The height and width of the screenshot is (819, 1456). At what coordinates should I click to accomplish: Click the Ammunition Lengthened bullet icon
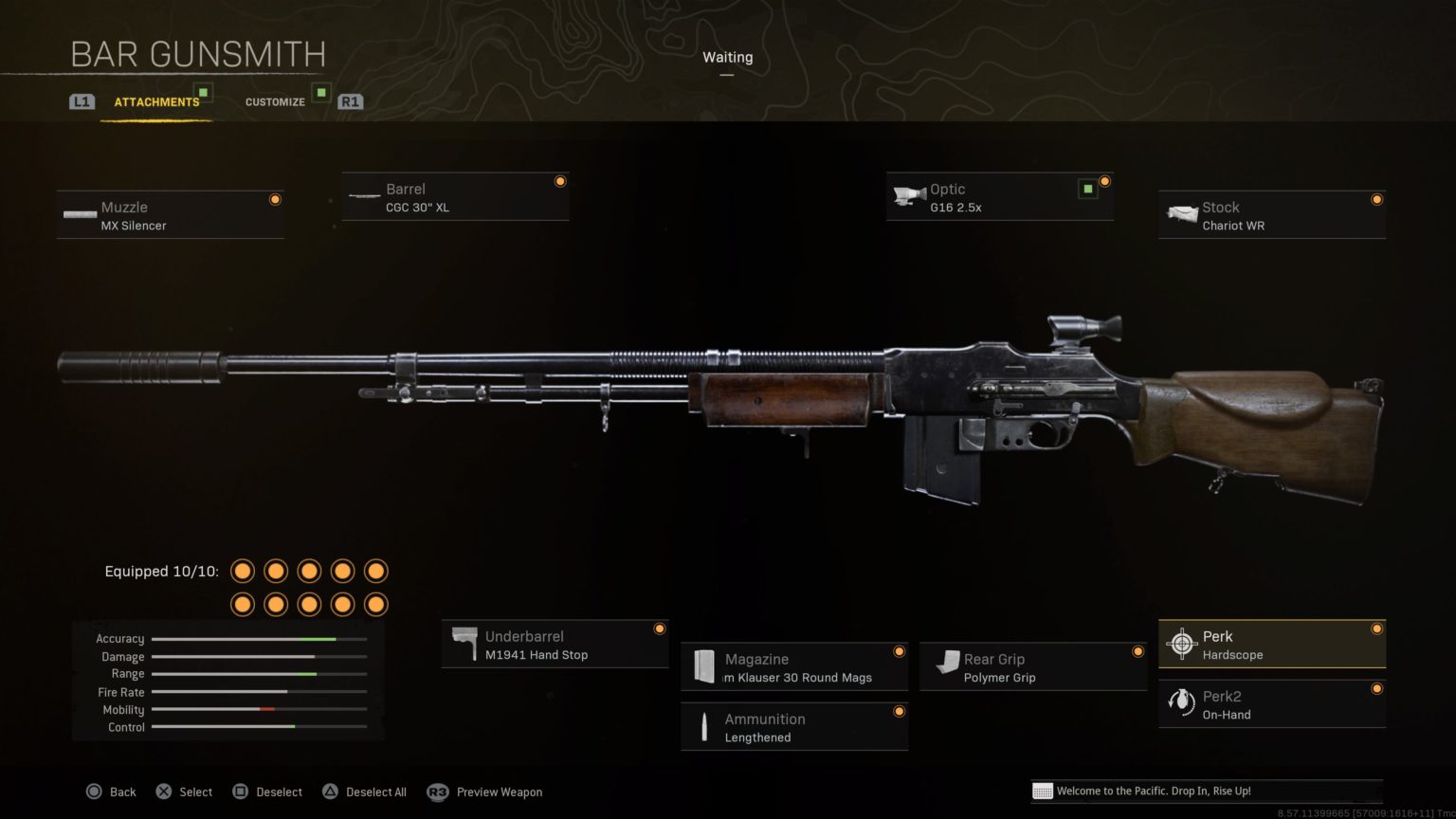pos(704,725)
